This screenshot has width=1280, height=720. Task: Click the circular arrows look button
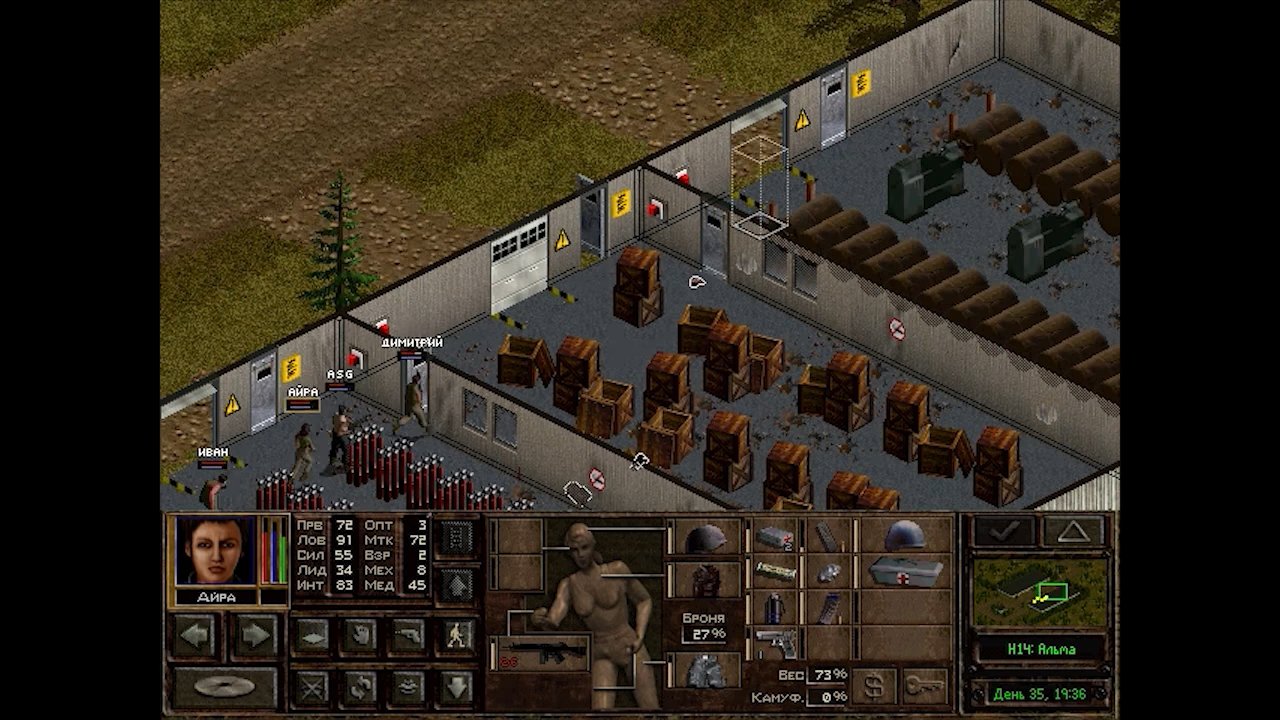(x=359, y=687)
